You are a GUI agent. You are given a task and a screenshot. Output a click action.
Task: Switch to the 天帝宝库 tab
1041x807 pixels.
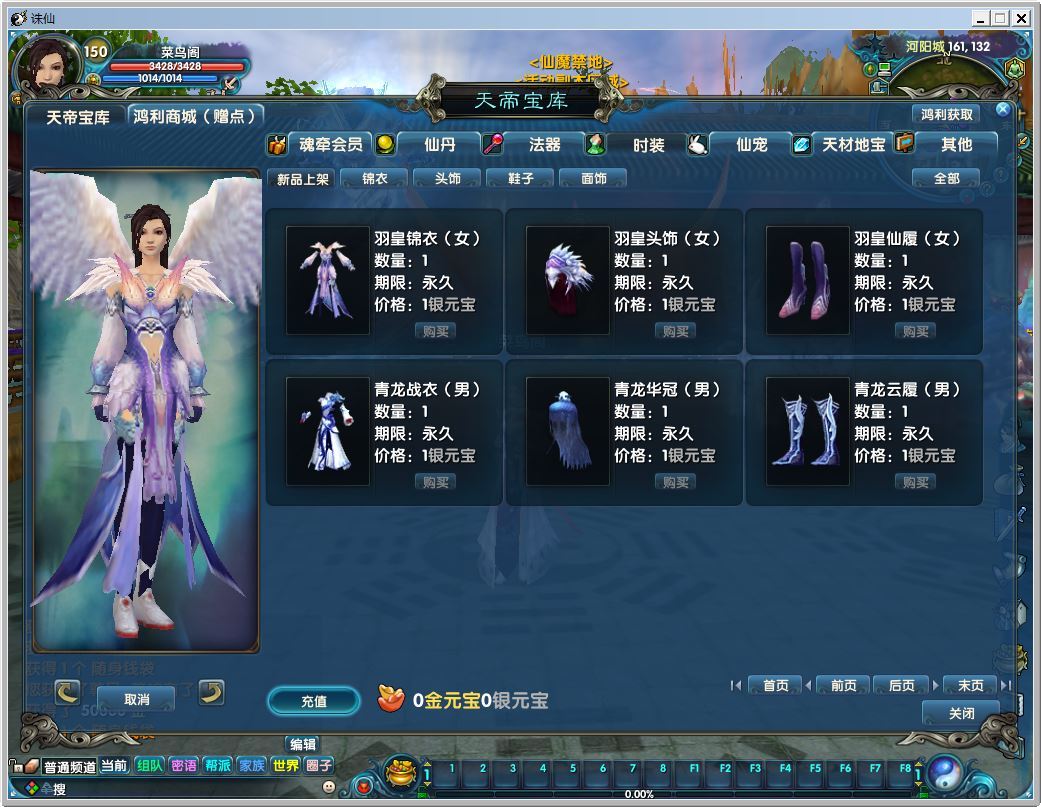coord(78,116)
